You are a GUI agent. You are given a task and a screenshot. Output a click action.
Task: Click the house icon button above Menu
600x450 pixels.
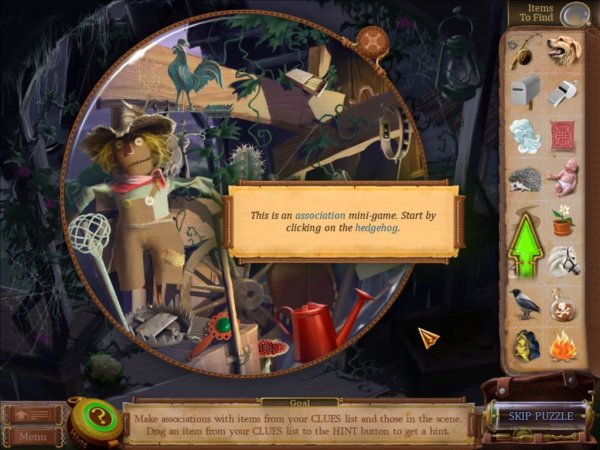(x=32, y=413)
